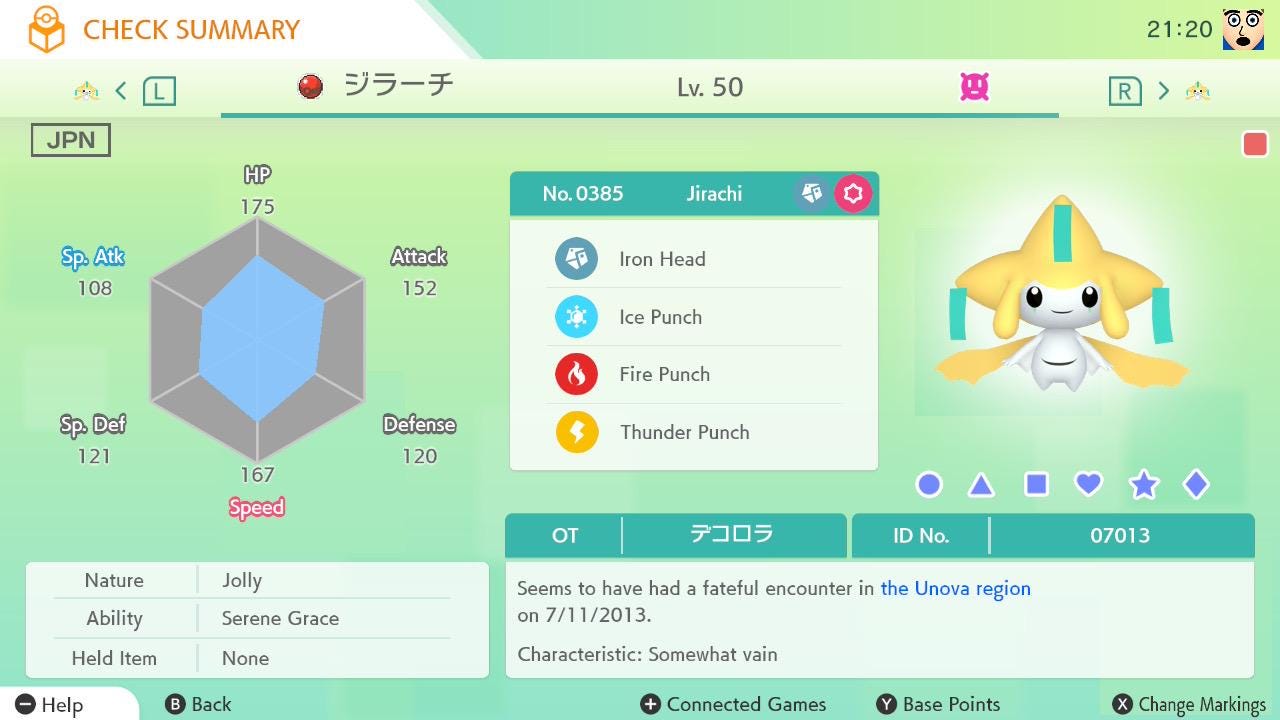
Task: Go to the next Pokémon arrow
Action: coord(1163,91)
